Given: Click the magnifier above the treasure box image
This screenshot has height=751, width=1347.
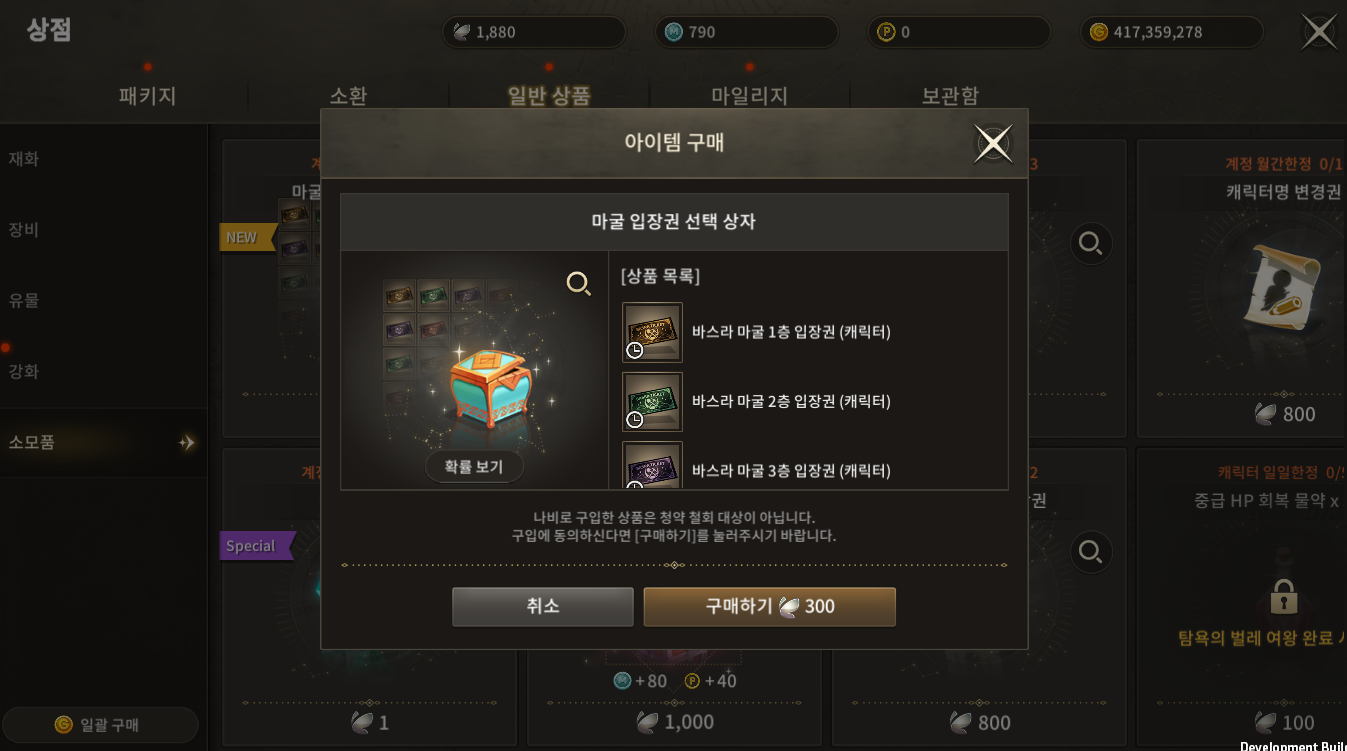Looking at the screenshot, I should click(578, 284).
